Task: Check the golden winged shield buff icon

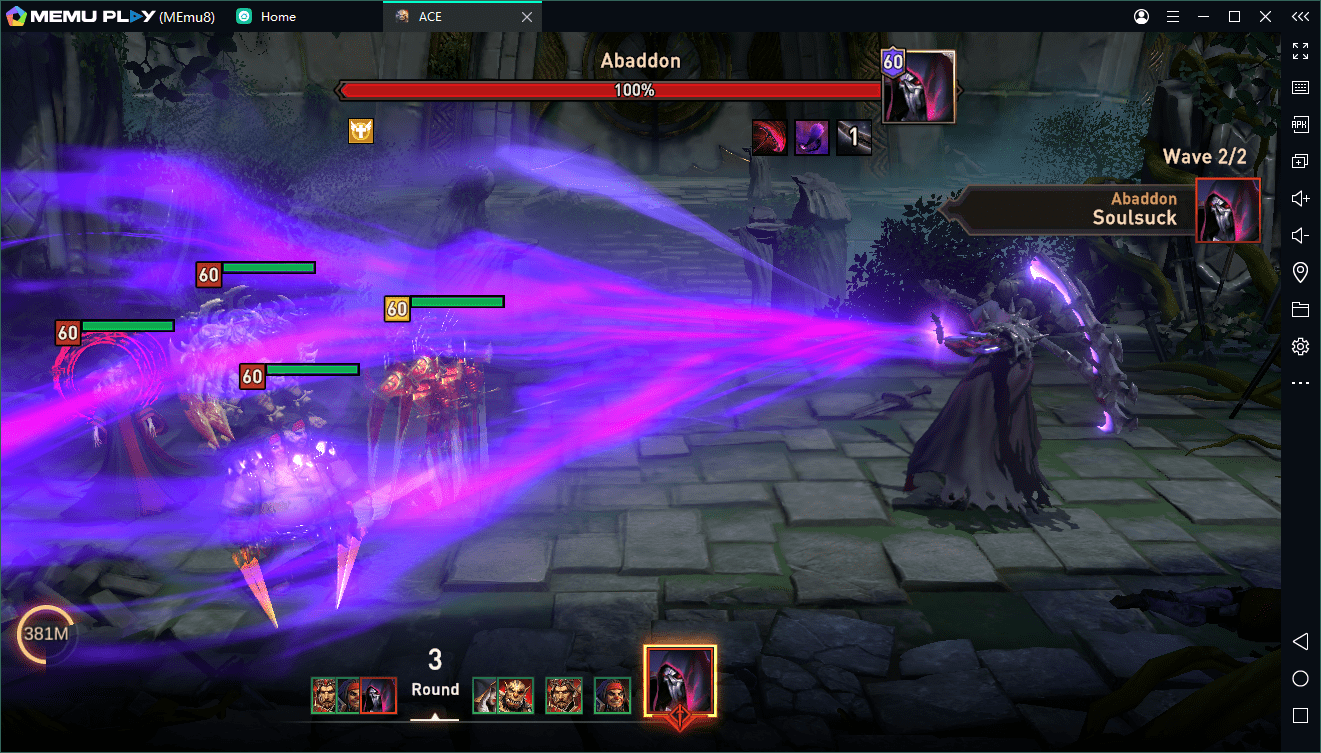Action: pyautogui.click(x=361, y=130)
